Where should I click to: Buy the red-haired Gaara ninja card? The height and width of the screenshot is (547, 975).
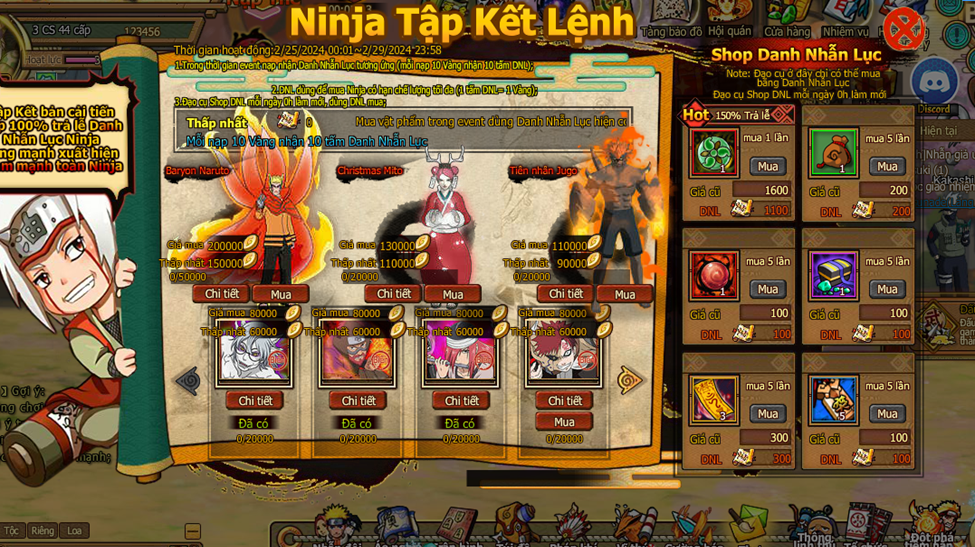tap(564, 422)
